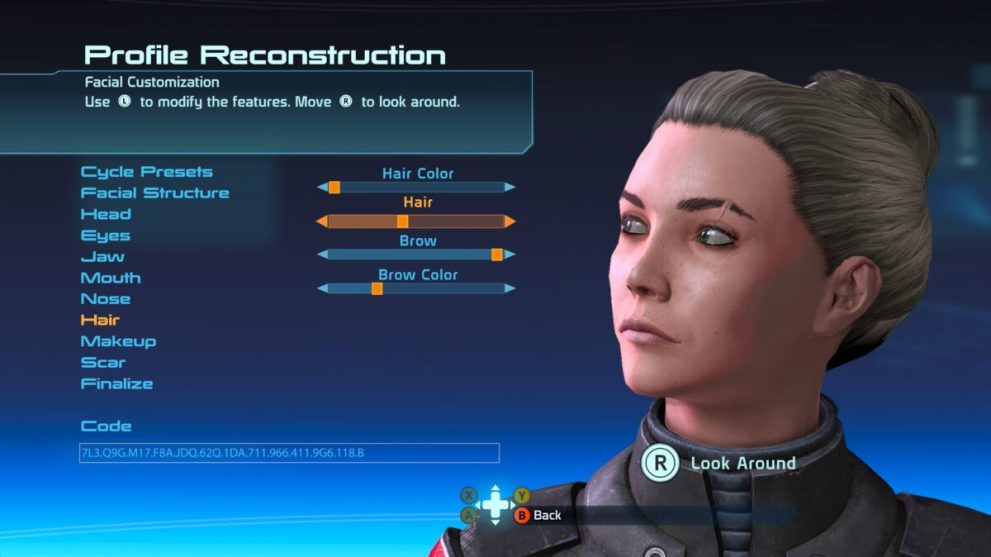Click the Brow Color slider's right arrow
Viewport: 991px width, 557px height.
coord(510,288)
